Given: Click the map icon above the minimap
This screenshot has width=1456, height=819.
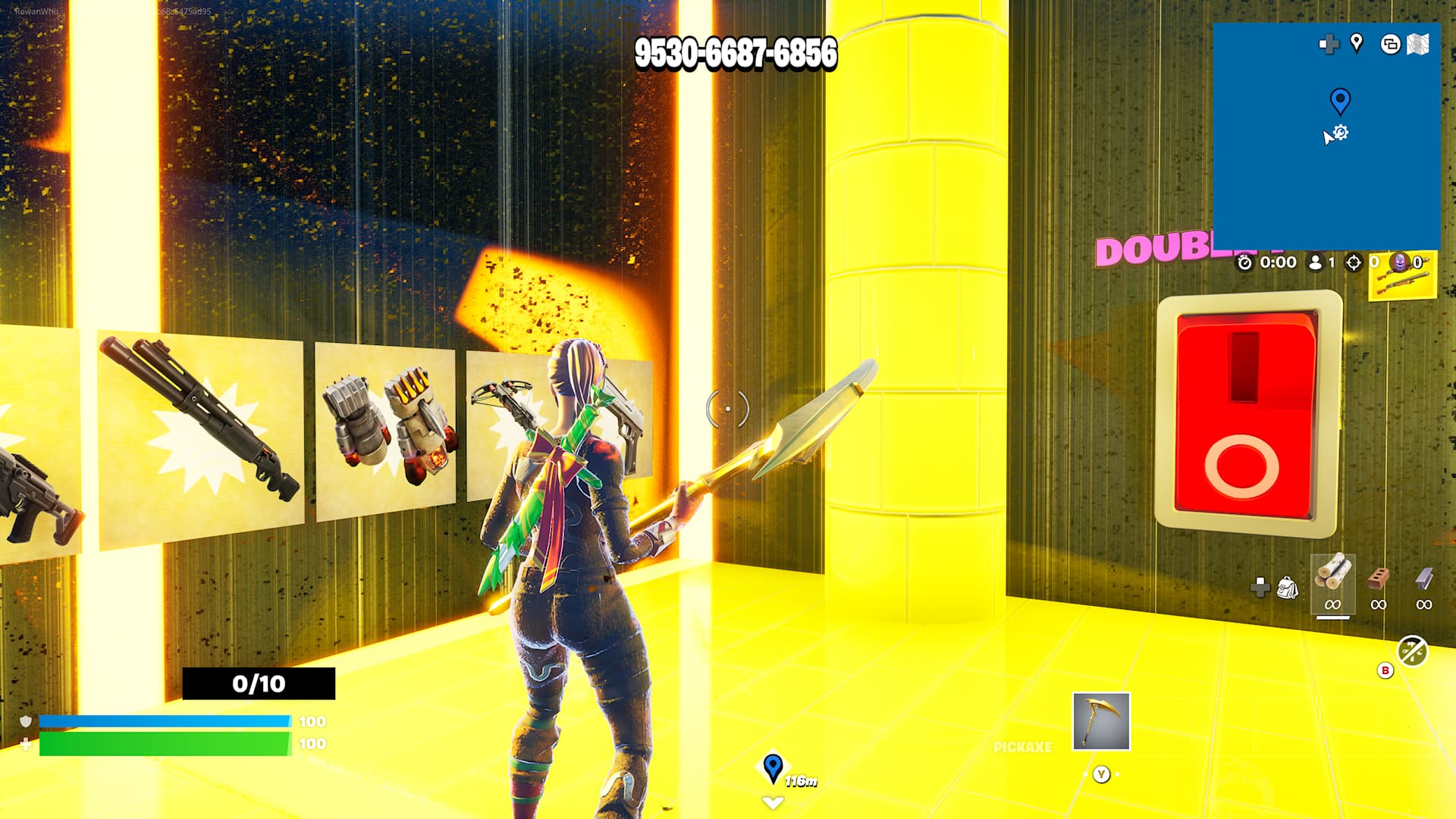Looking at the screenshot, I should [x=1418, y=44].
